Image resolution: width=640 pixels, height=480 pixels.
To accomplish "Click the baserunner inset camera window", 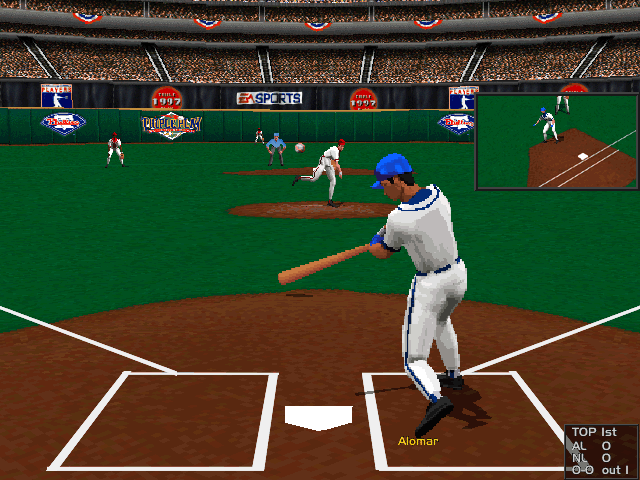I will pos(556,141).
